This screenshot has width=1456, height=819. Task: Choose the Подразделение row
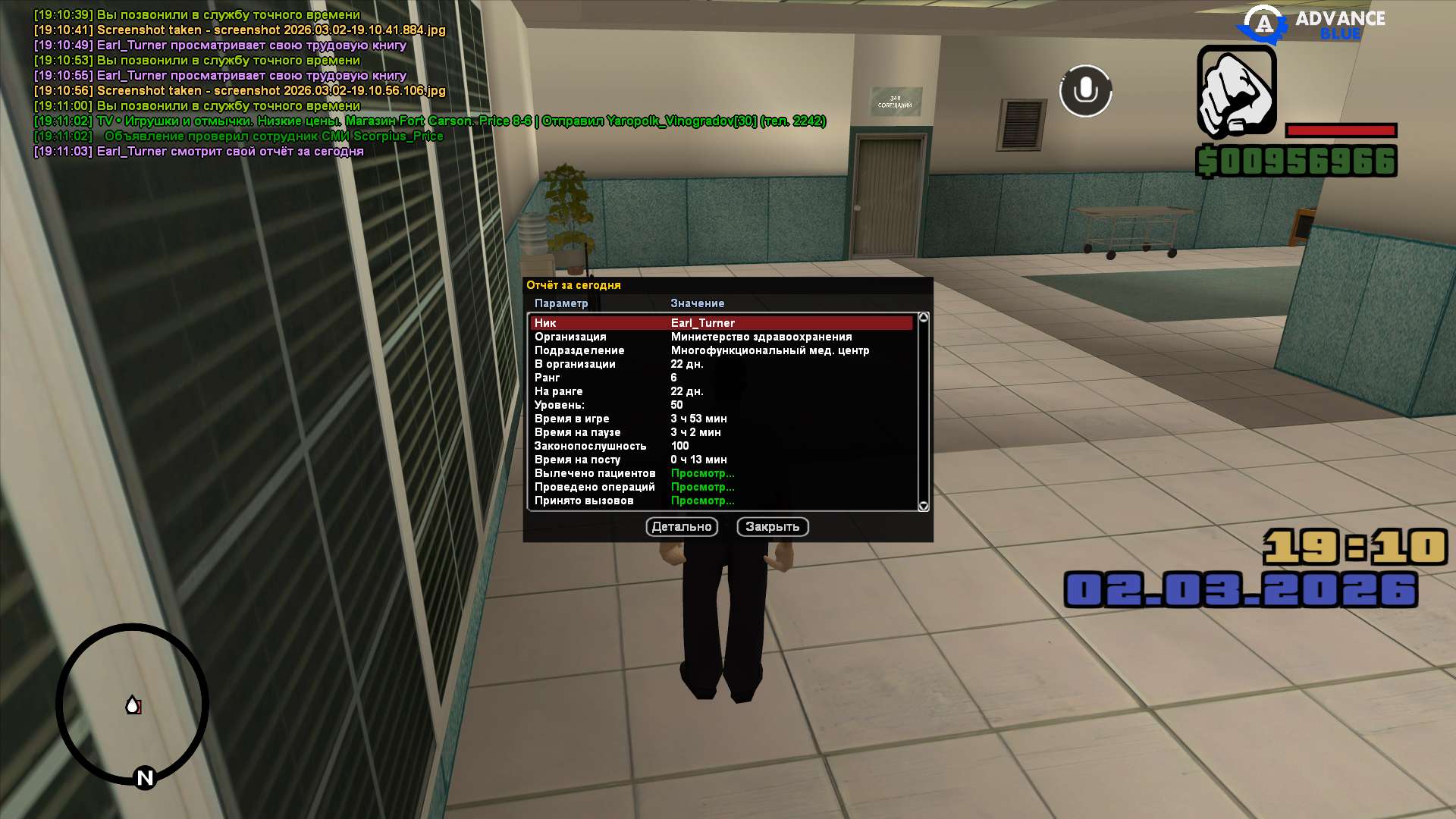point(720,350)
